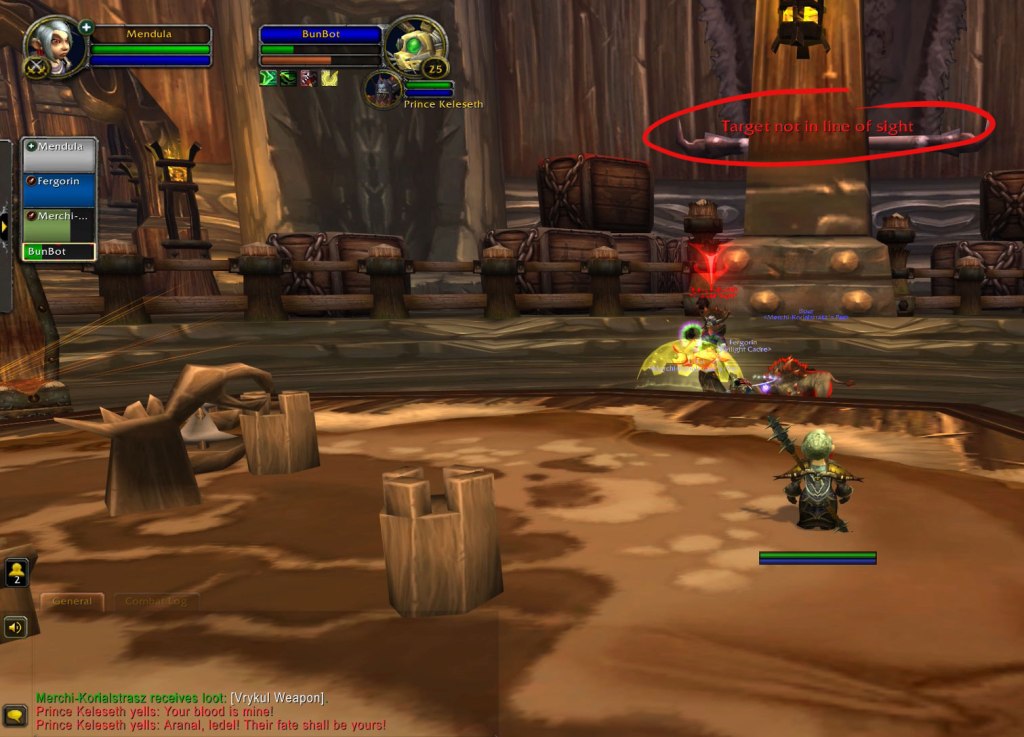1024x737 pixels.
Task: Toggle the voice chat speaker button
Action: [15, 627]
